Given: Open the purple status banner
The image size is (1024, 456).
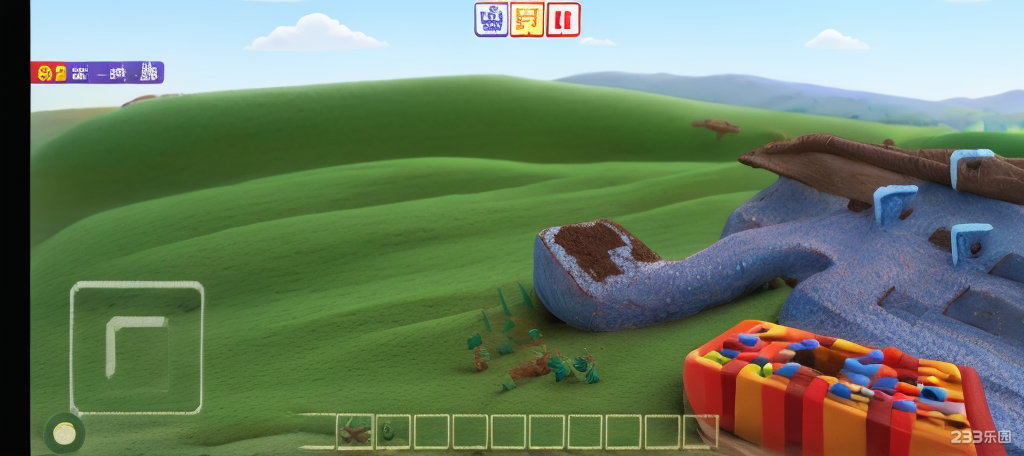Looking at the screenshot, I should click(x=97, y=72).
